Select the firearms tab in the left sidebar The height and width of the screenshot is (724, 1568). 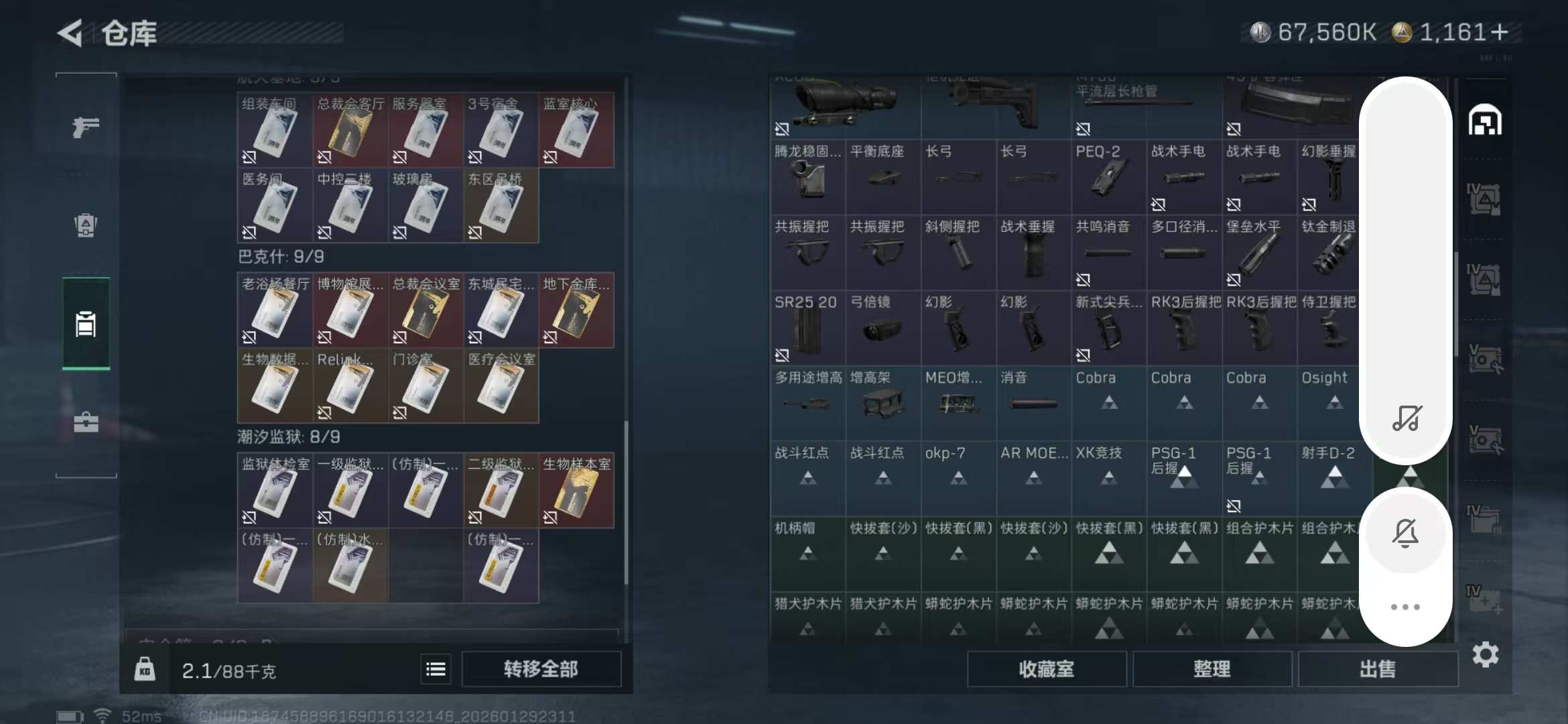pyautogui.click(x=85, y=127)
